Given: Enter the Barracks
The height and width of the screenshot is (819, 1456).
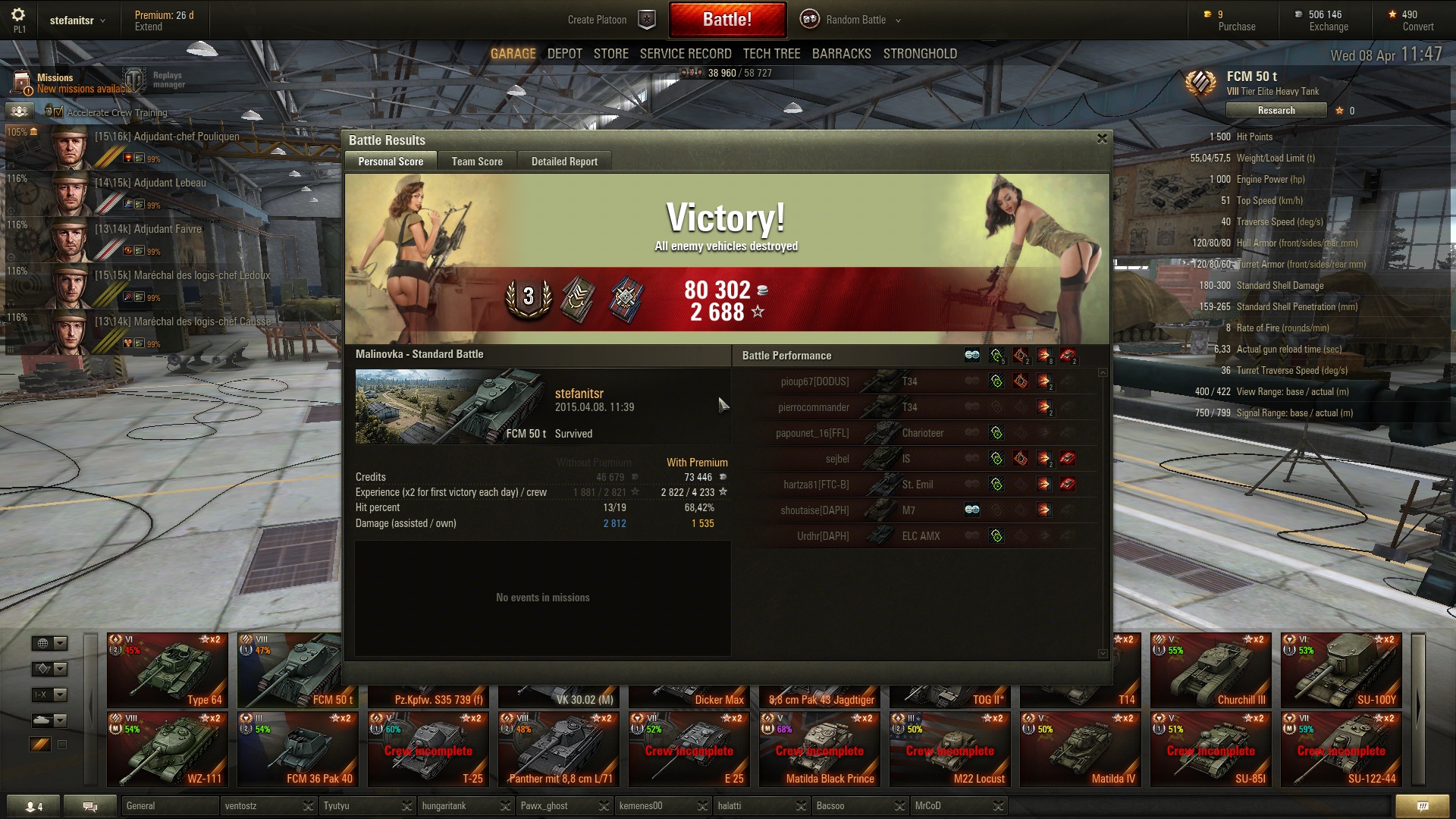Looking at the screenshot, I should [x=841, y=54].
